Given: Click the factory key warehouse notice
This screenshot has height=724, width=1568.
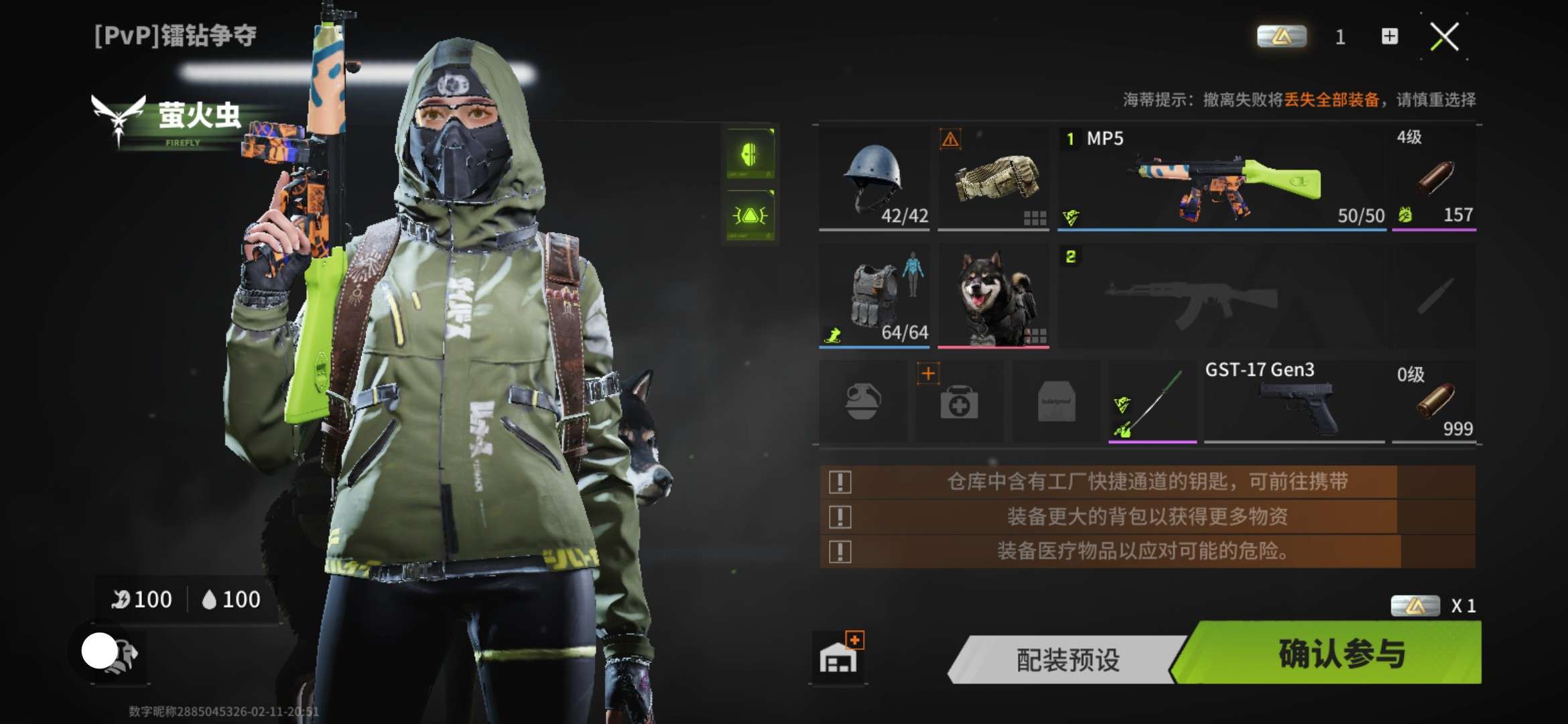Looking at the screenshot, I should coord(1147,482).
